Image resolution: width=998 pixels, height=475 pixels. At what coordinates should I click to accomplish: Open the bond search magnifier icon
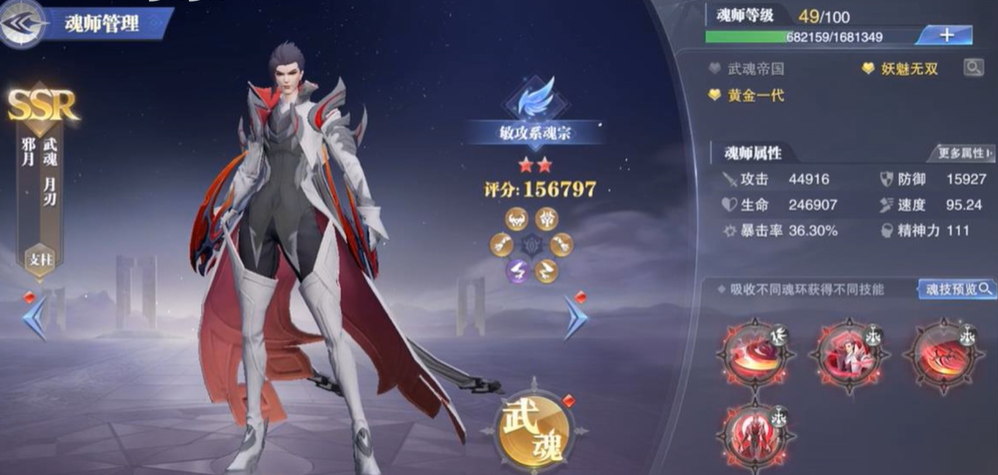click(x=972, y=68)
